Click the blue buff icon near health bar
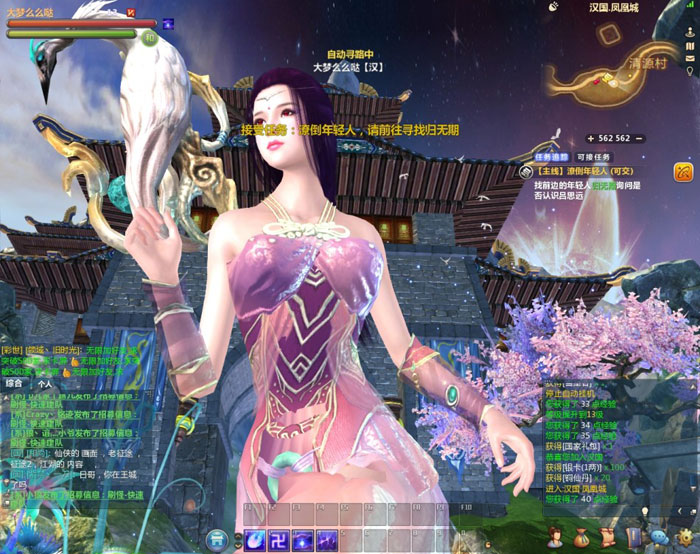 pos(168,24)
